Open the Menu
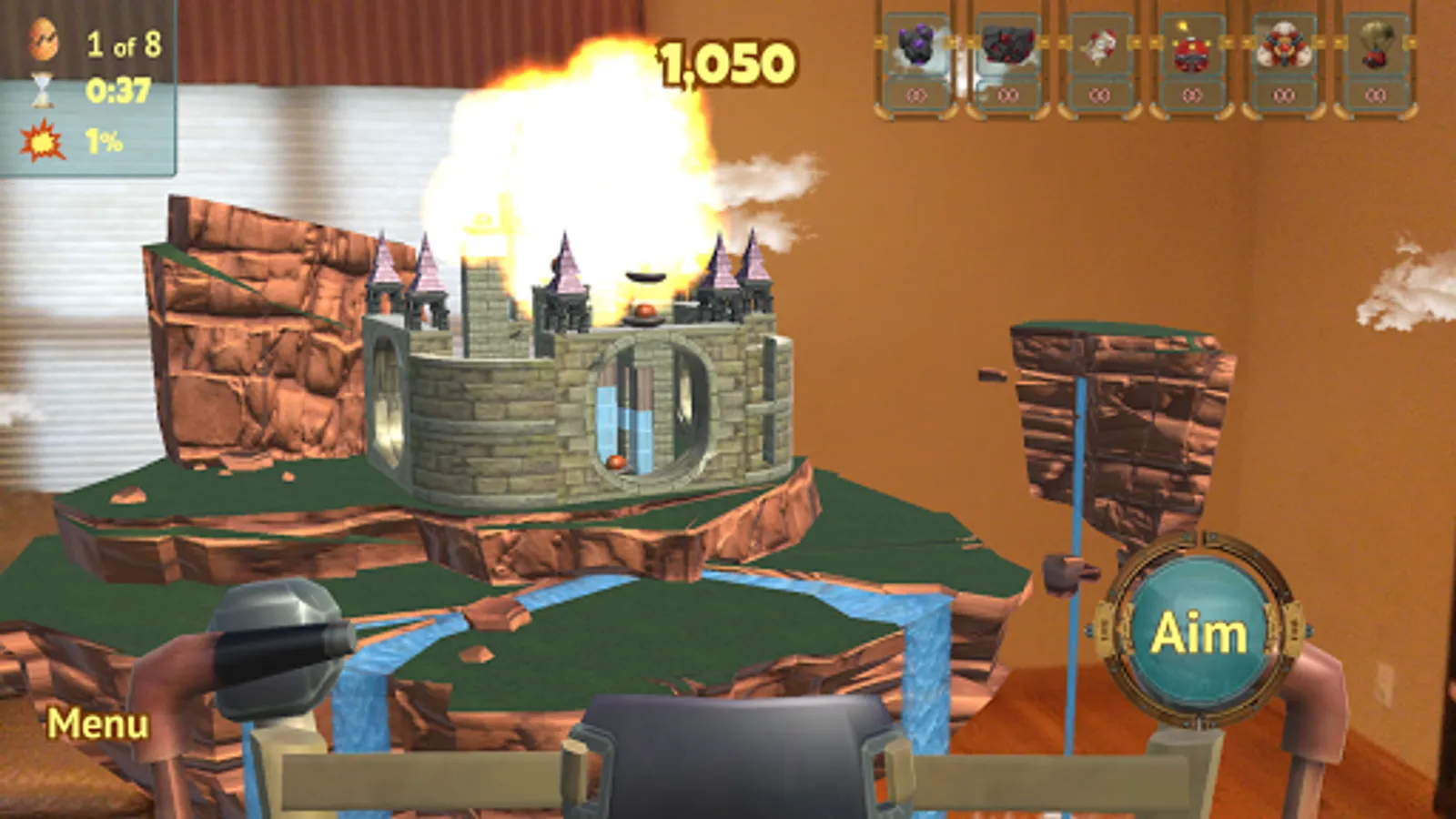This screenshot has height=819, width=1456. (99, 725)
